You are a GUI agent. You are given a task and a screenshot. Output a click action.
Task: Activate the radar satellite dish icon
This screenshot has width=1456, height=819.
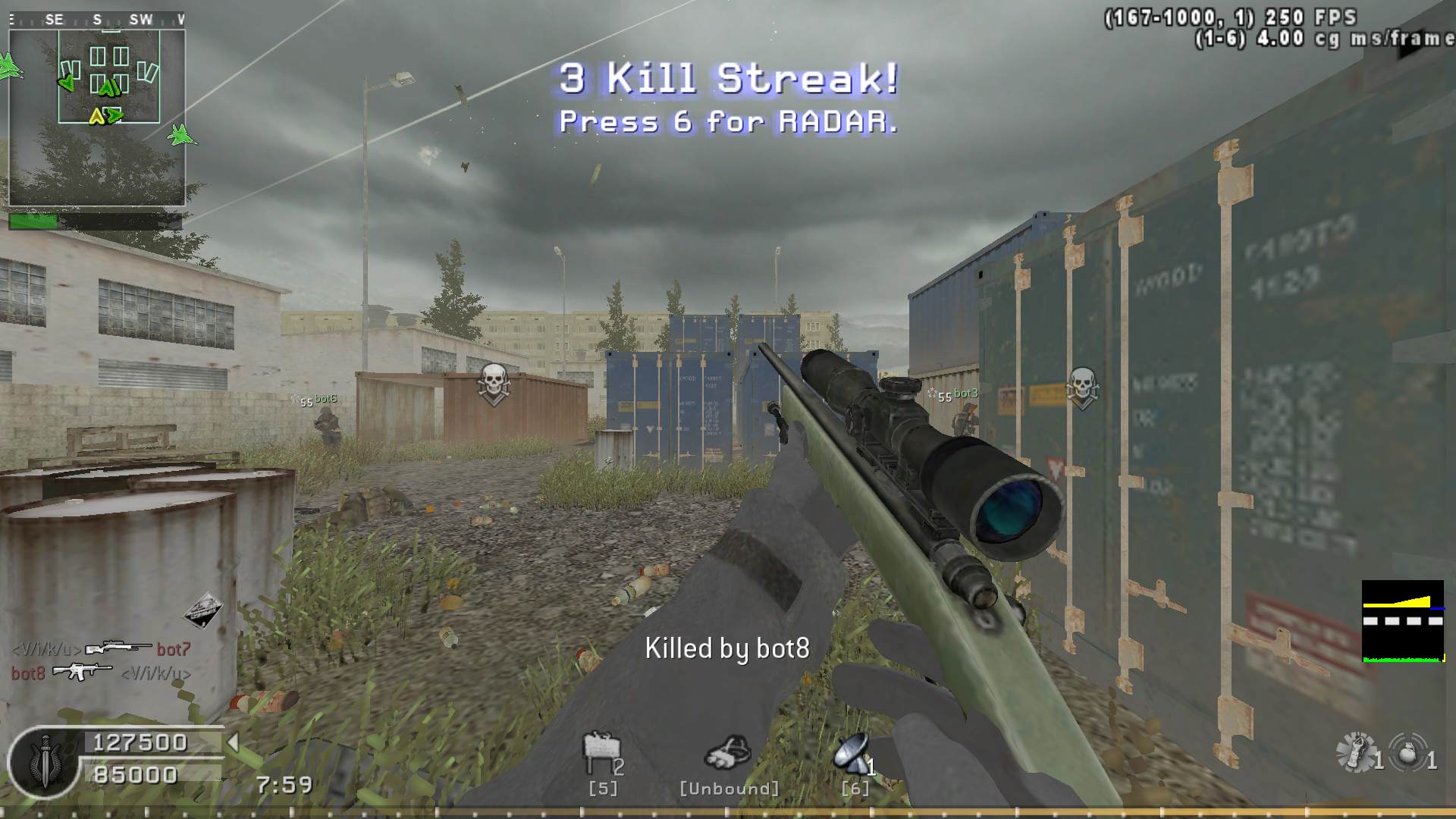[x=851, y=753]
